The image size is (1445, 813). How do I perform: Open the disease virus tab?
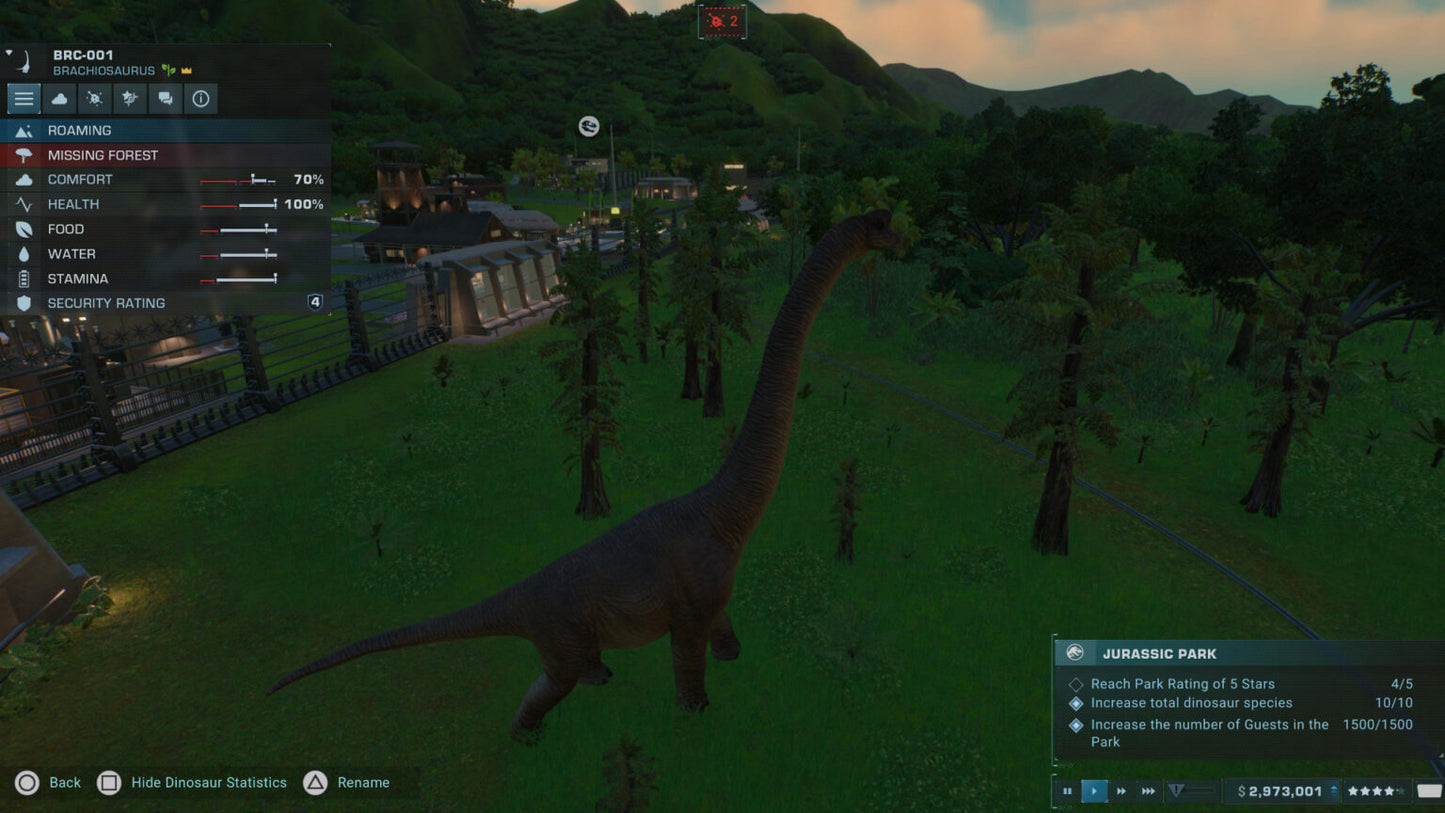(x=95, y=98)
